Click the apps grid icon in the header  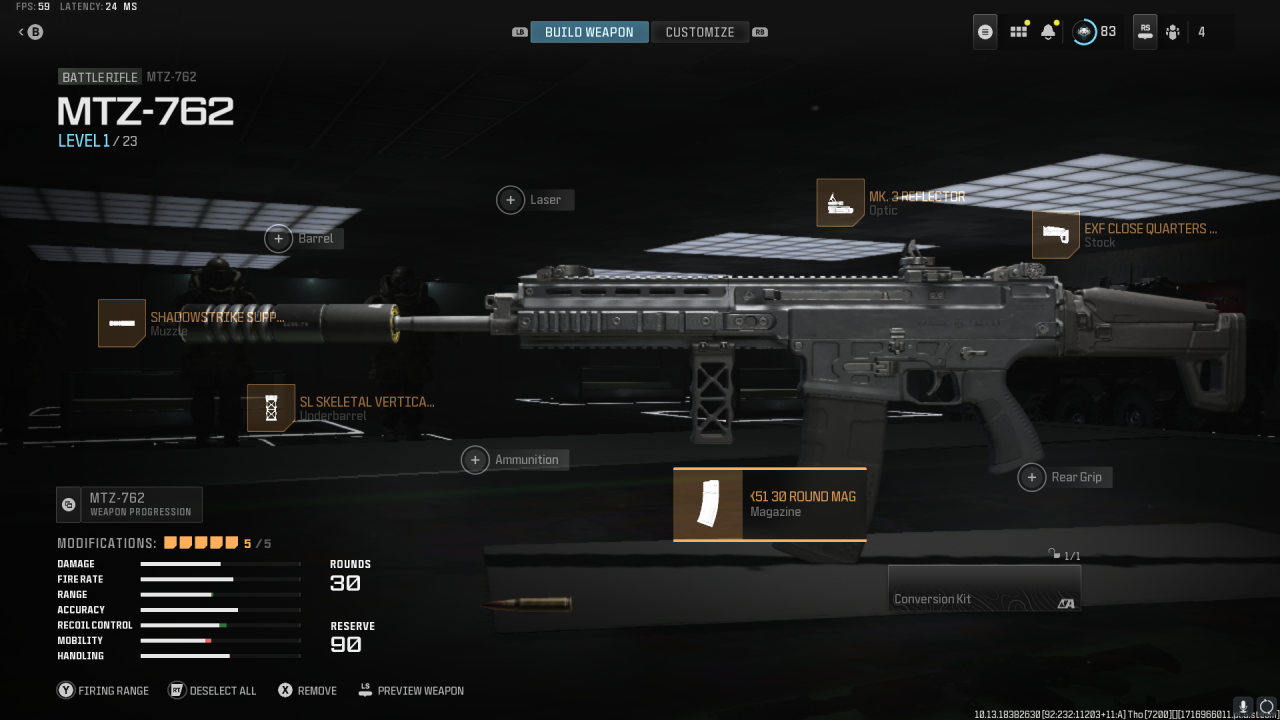[1018, 31]
